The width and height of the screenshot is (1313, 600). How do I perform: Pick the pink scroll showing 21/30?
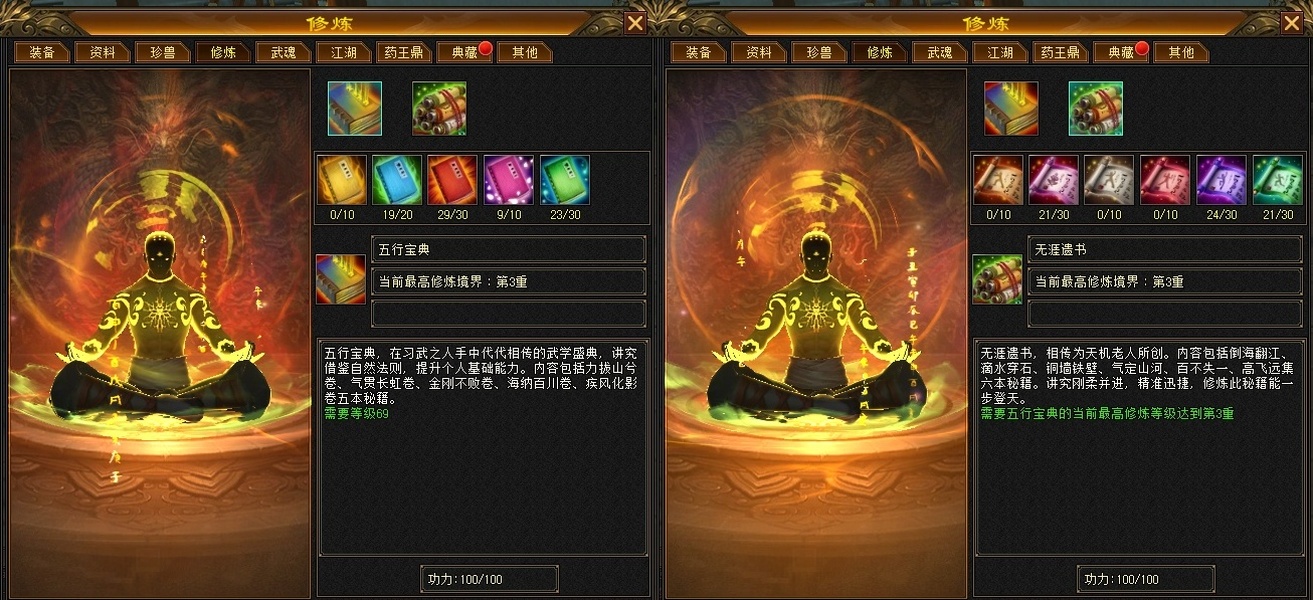(x=1053, y=181)
